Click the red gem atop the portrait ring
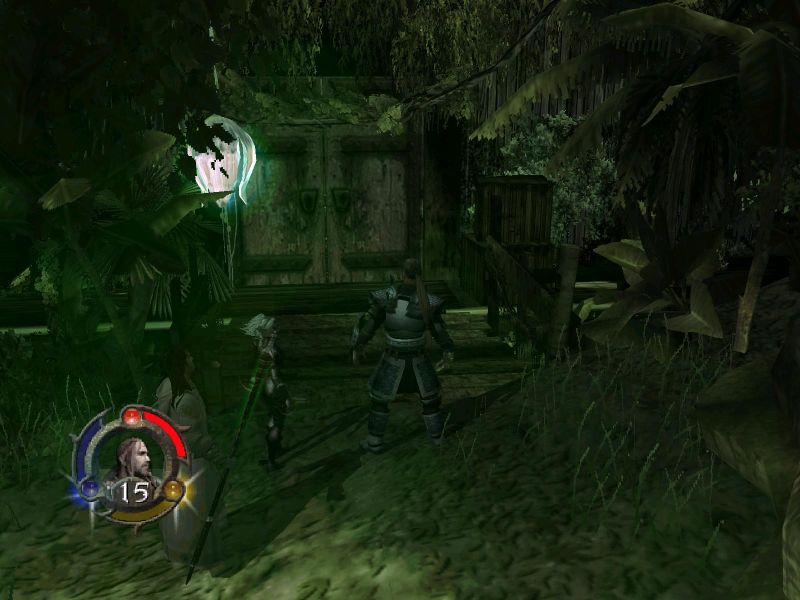800x600 pixels. pyautogui.click(x=130, y=414)
